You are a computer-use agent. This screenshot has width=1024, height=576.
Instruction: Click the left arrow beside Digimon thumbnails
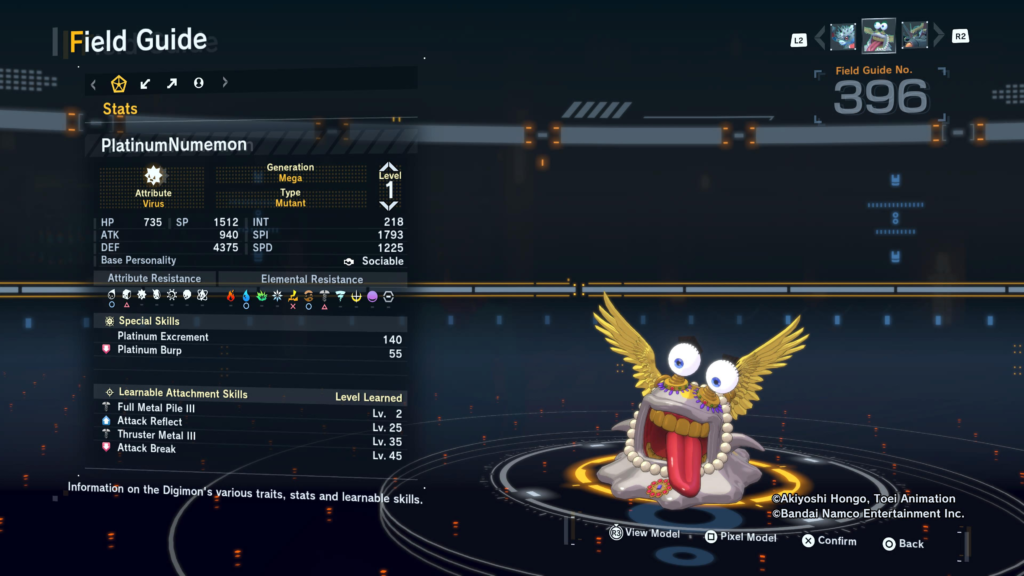coord(820,38)
